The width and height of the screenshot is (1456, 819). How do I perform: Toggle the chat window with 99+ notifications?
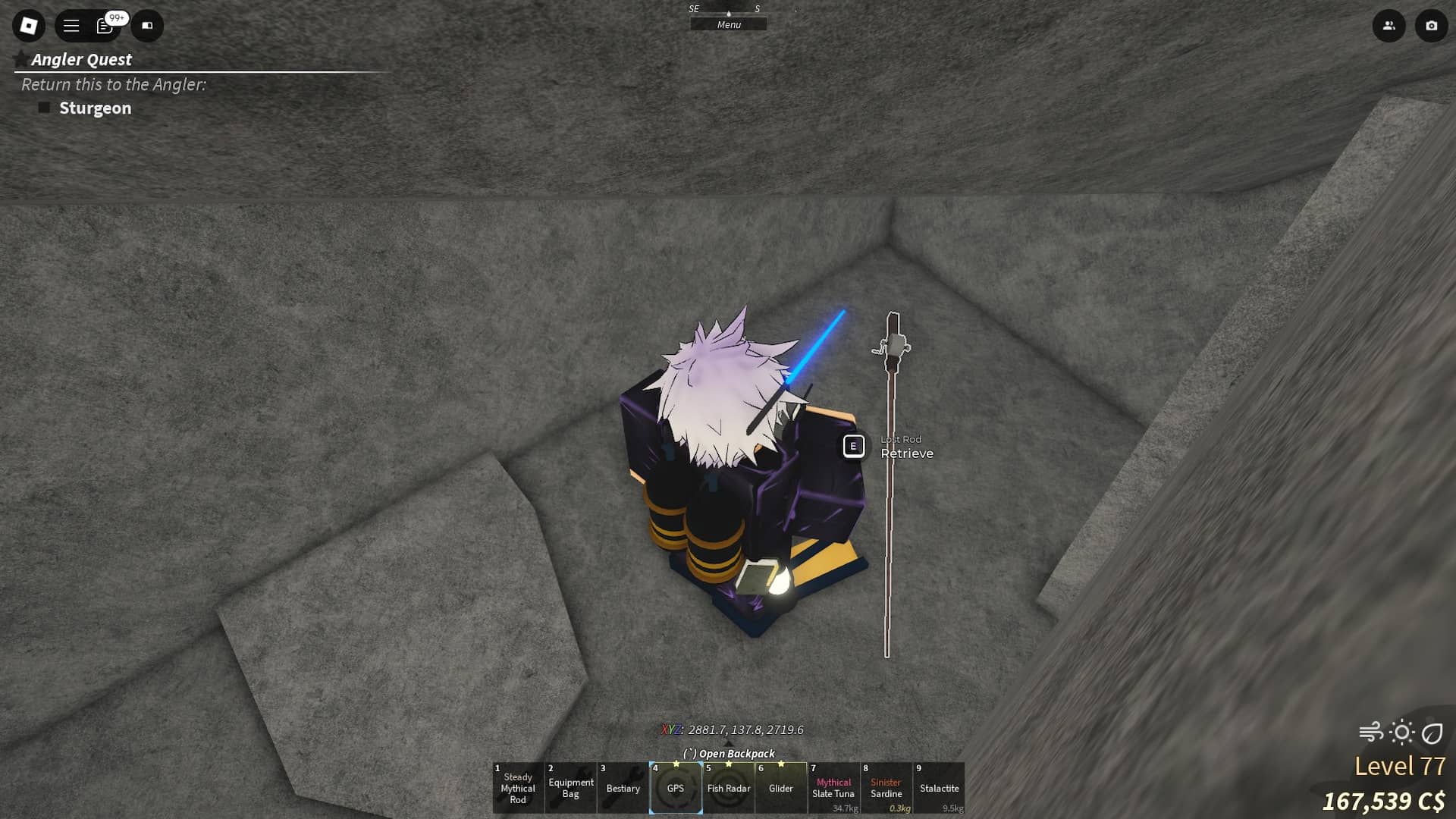tap(105, 25)
